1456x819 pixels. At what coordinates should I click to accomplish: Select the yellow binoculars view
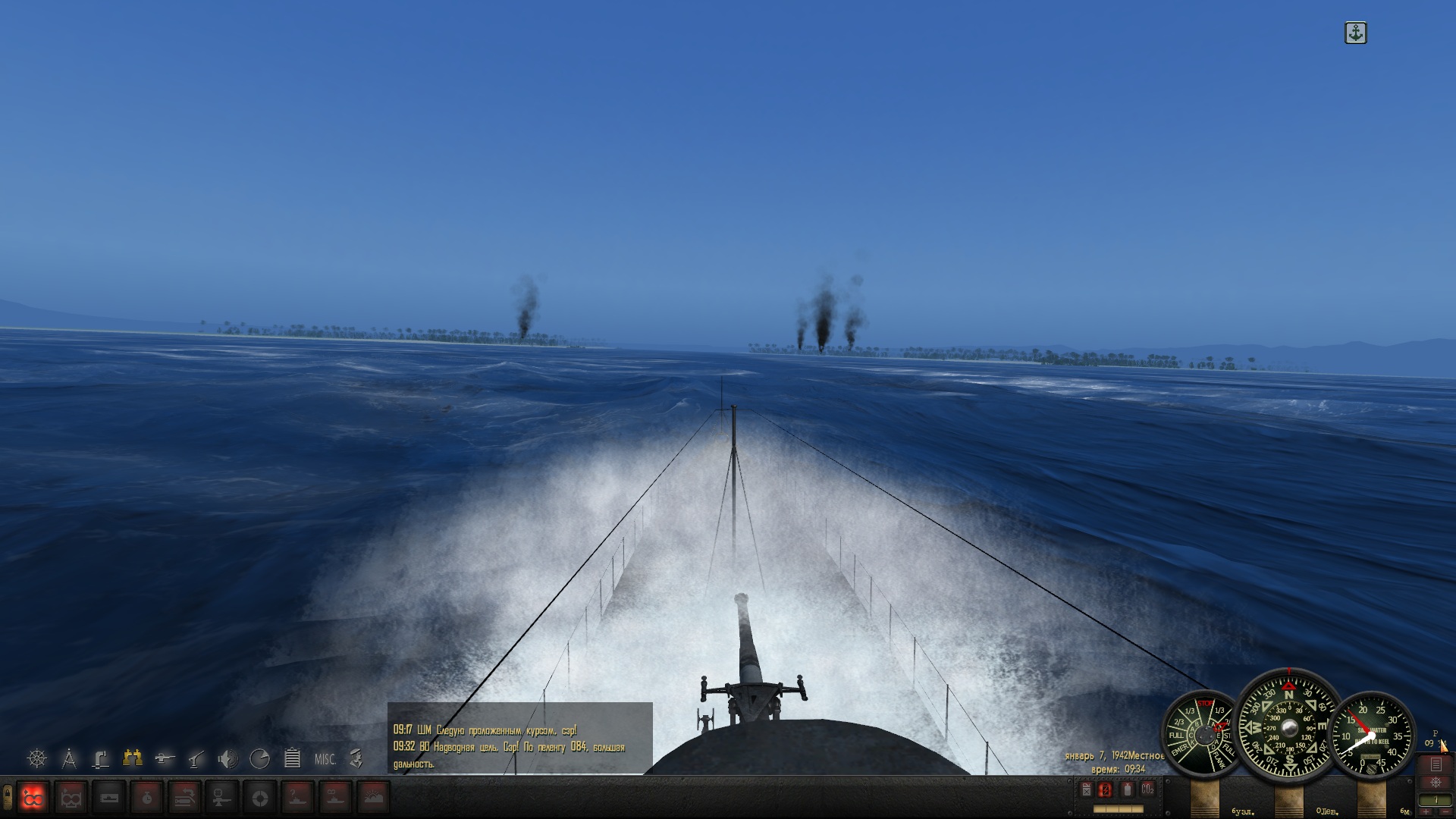pos(133,757)
